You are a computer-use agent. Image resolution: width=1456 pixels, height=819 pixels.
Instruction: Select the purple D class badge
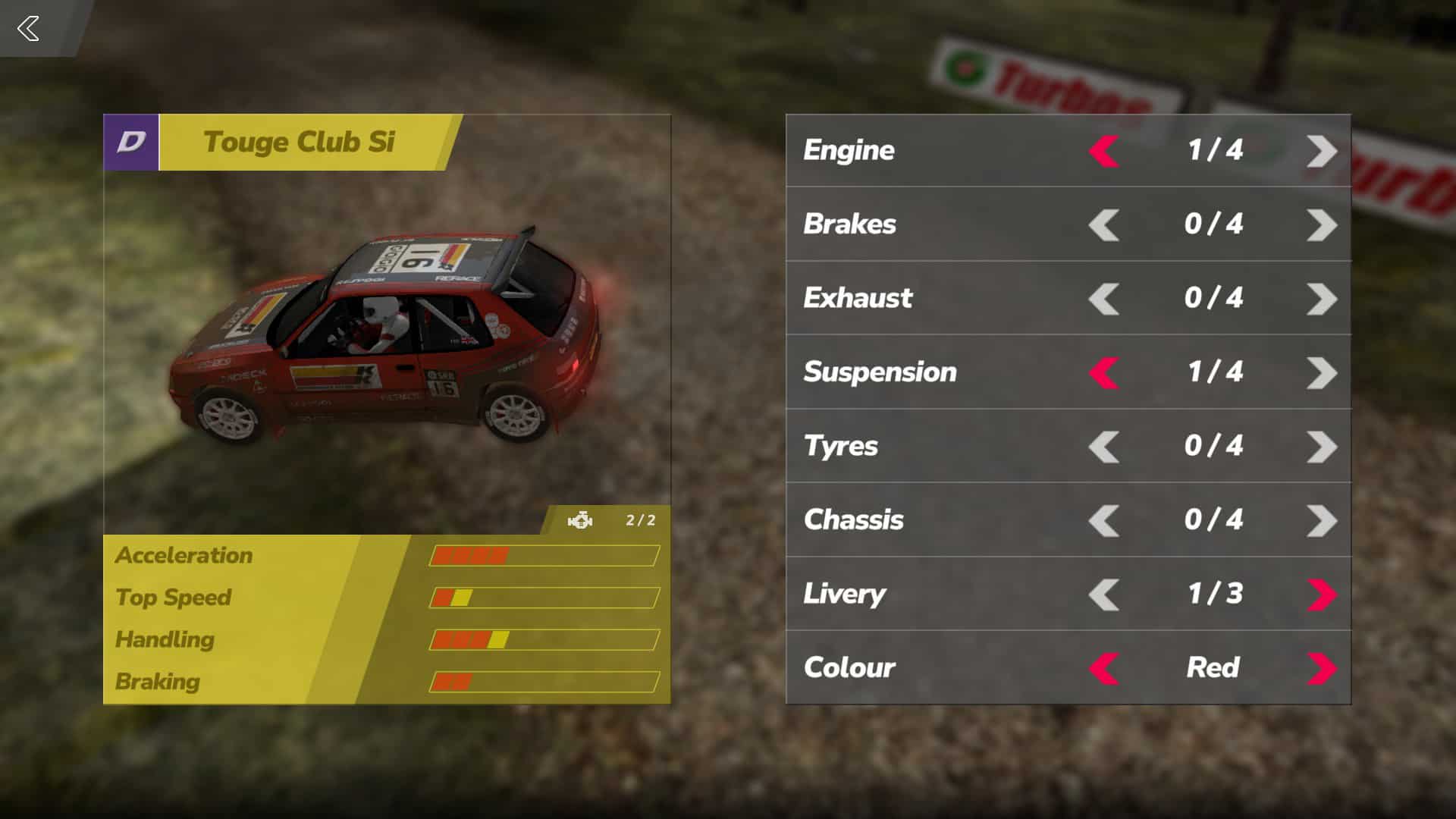(130, 143)
